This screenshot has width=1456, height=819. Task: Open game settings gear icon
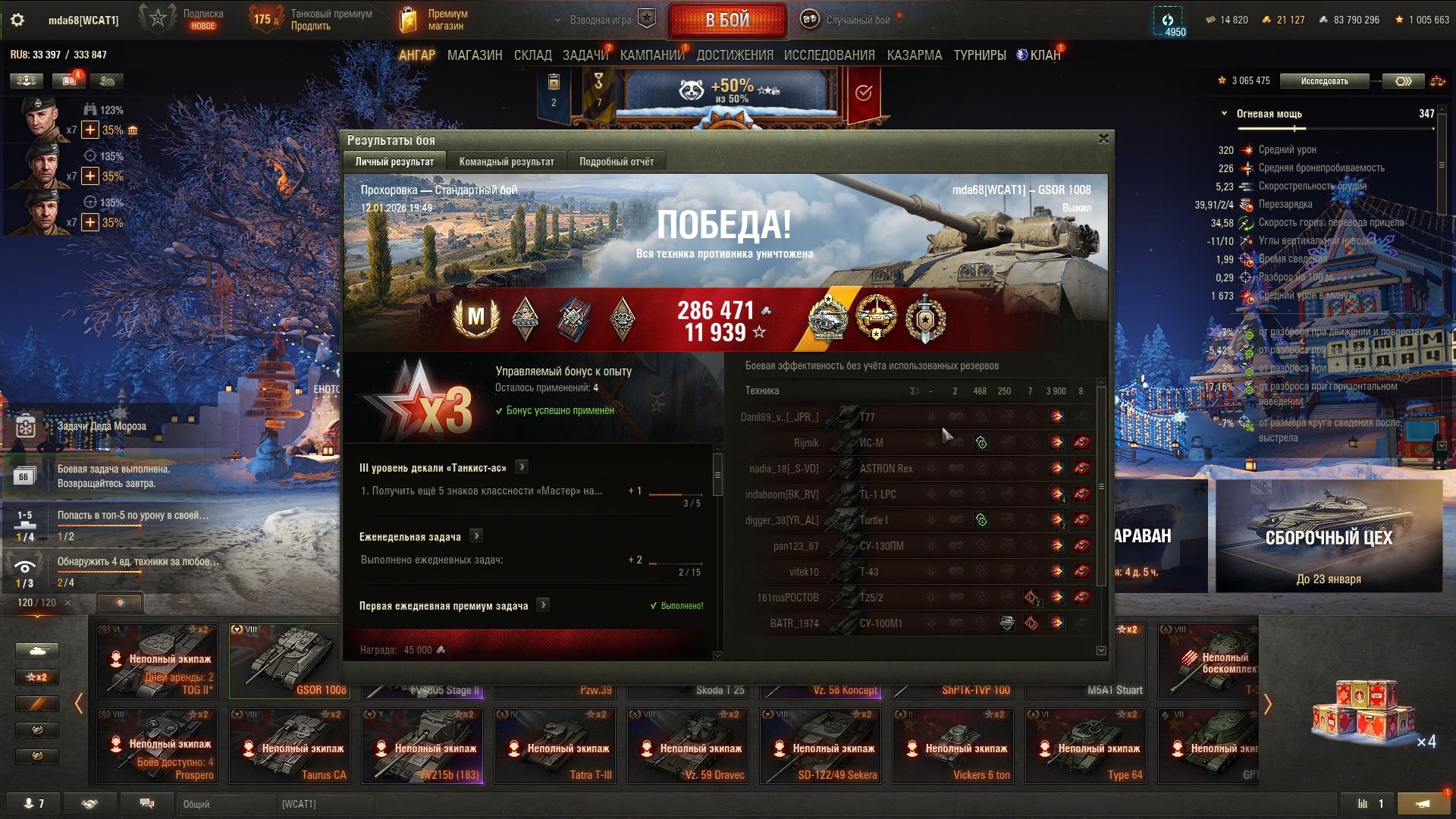point(17,20)
